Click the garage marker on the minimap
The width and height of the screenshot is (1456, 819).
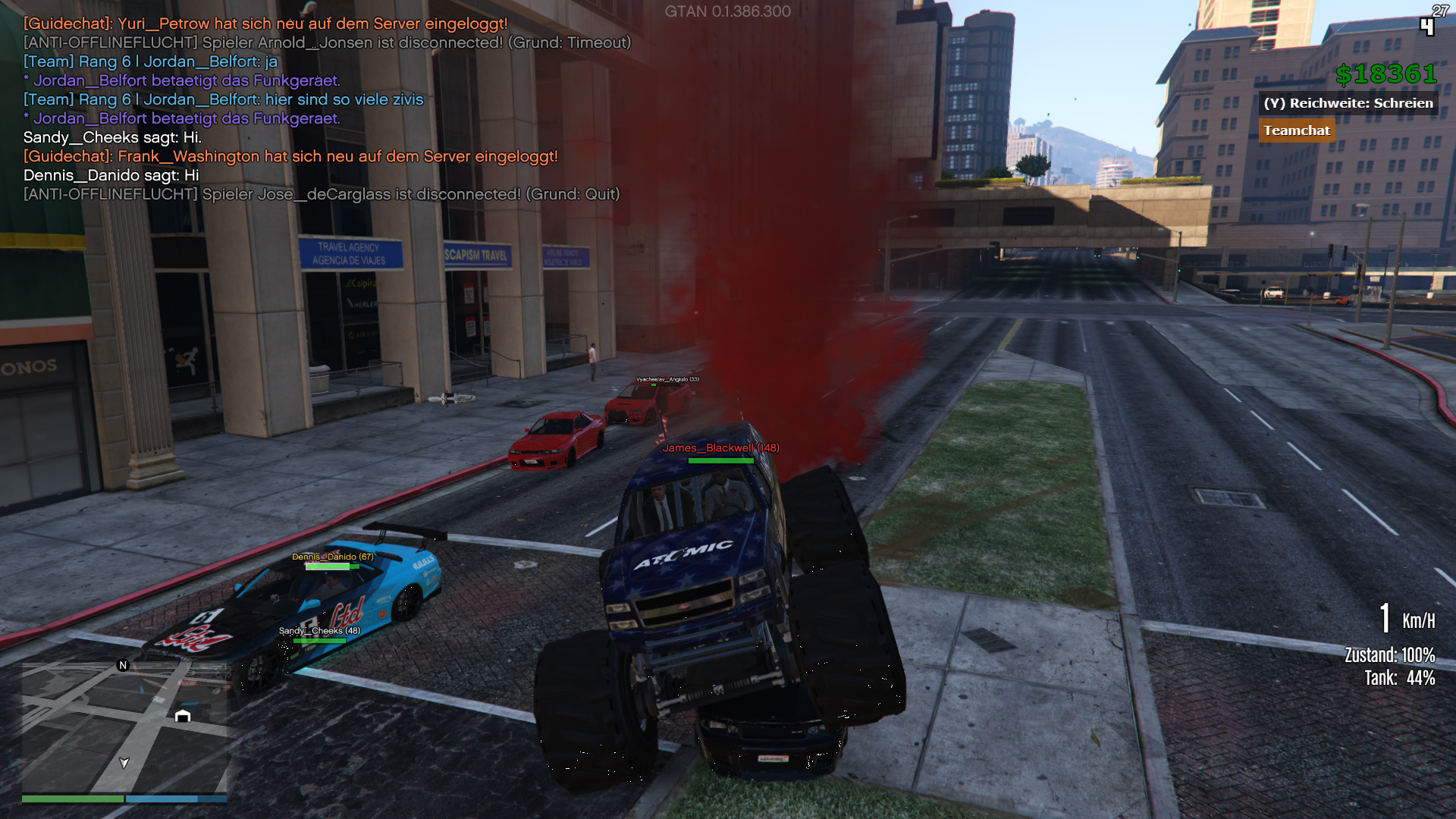[x=183, y=716]
